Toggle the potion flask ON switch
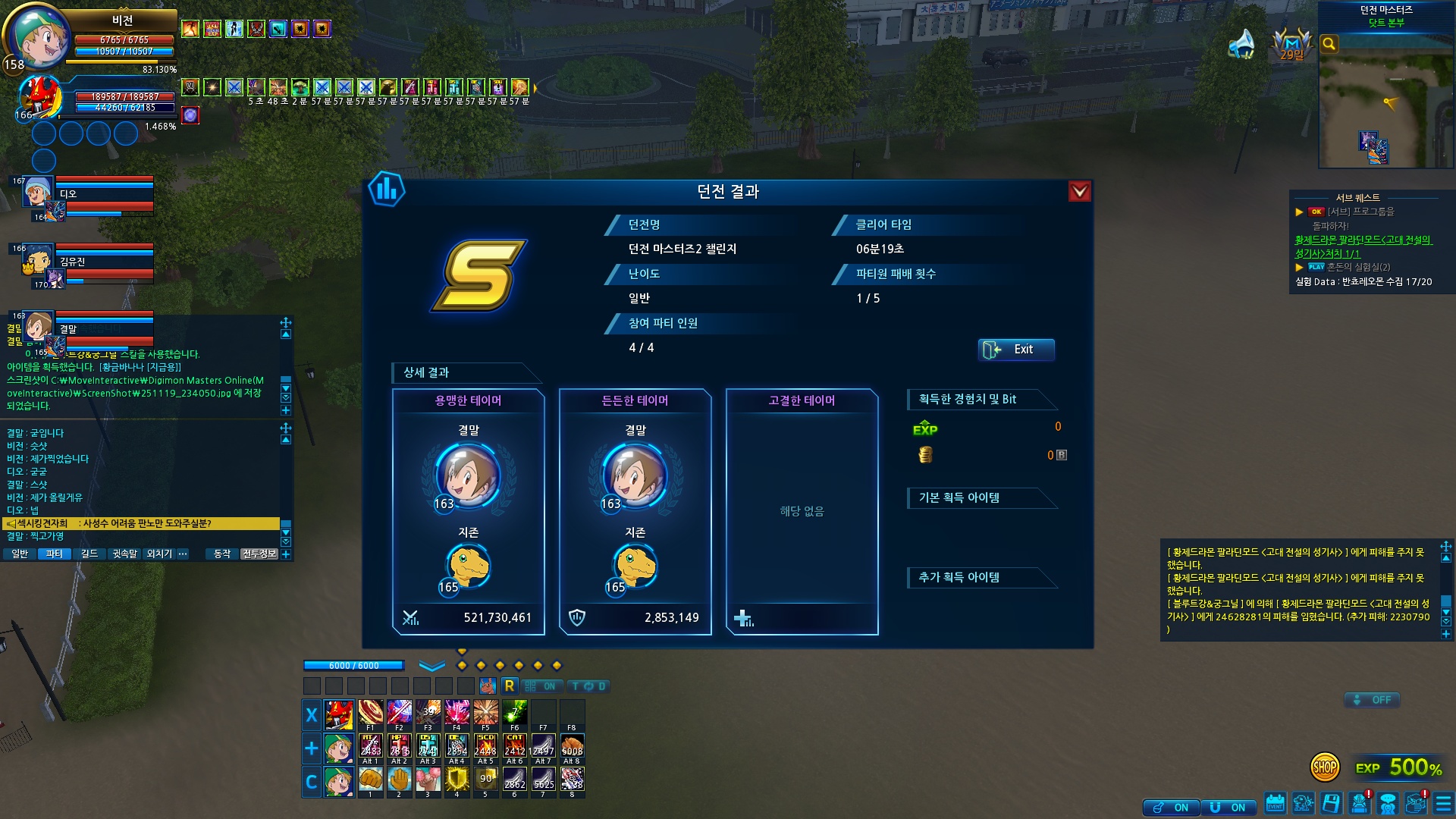 coord(1171,808)
